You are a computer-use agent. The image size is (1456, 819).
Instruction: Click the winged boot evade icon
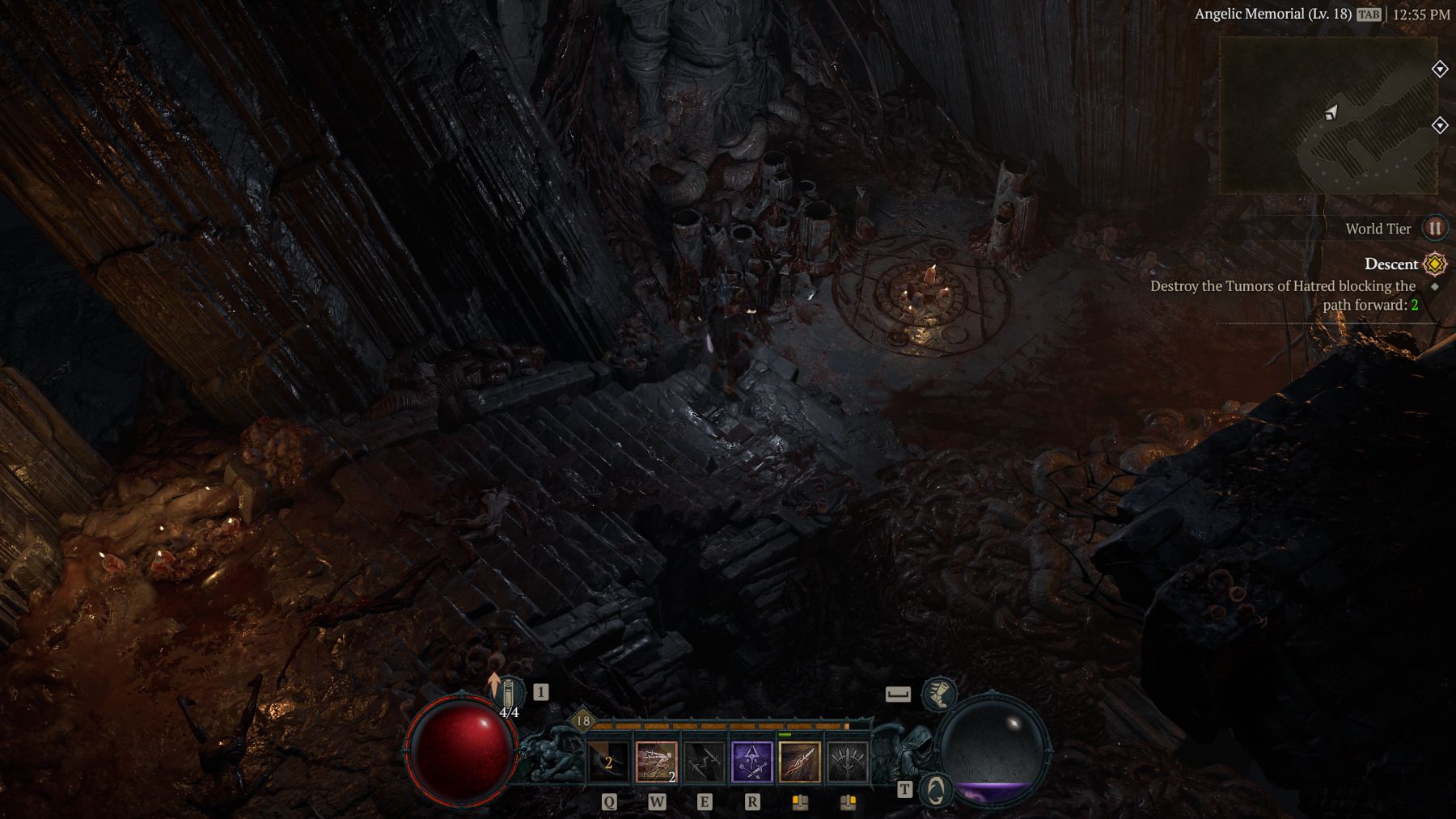pyautogui.click(x=938, y=694)
